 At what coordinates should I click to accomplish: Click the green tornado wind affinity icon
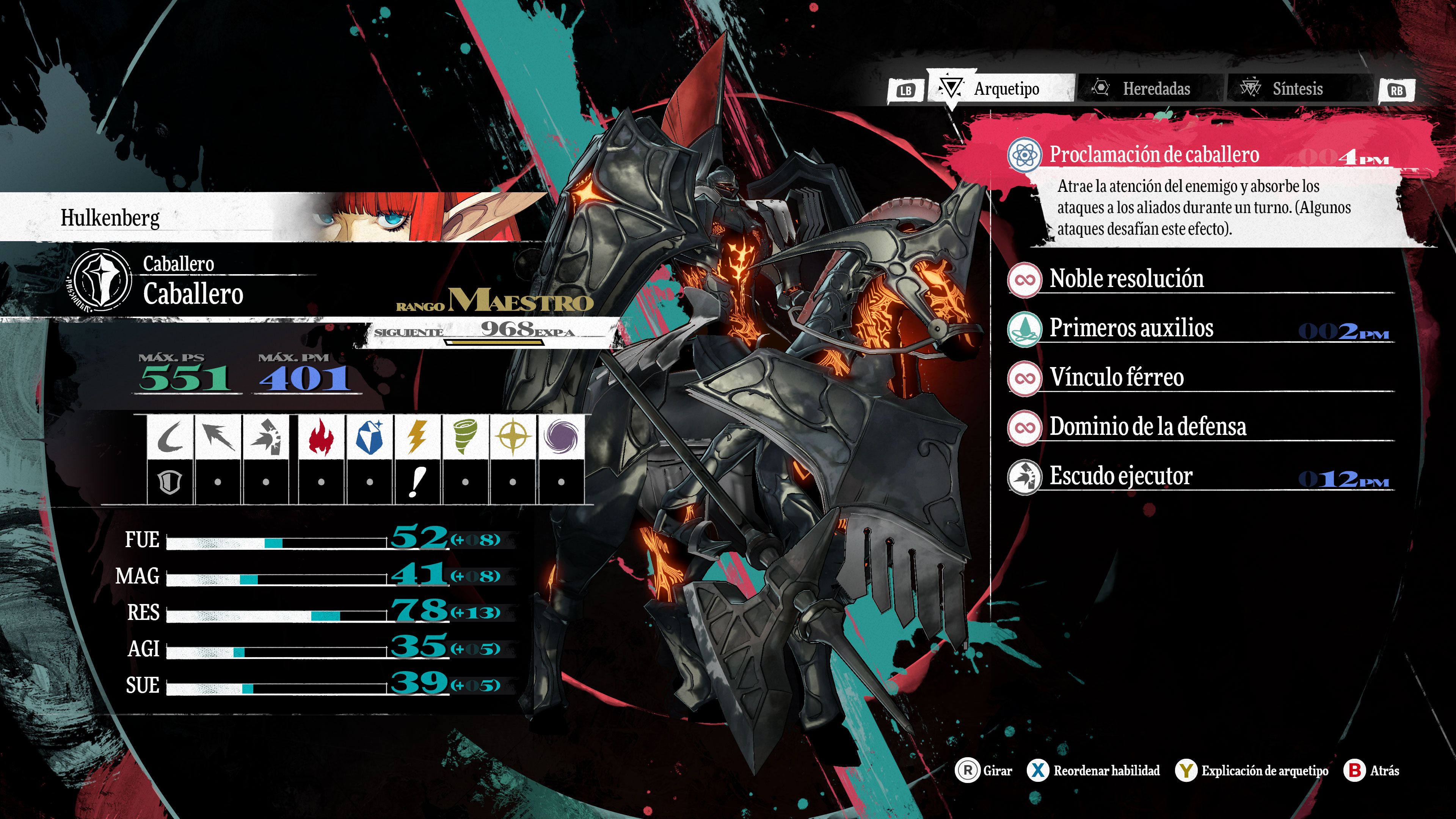[464, 437]
